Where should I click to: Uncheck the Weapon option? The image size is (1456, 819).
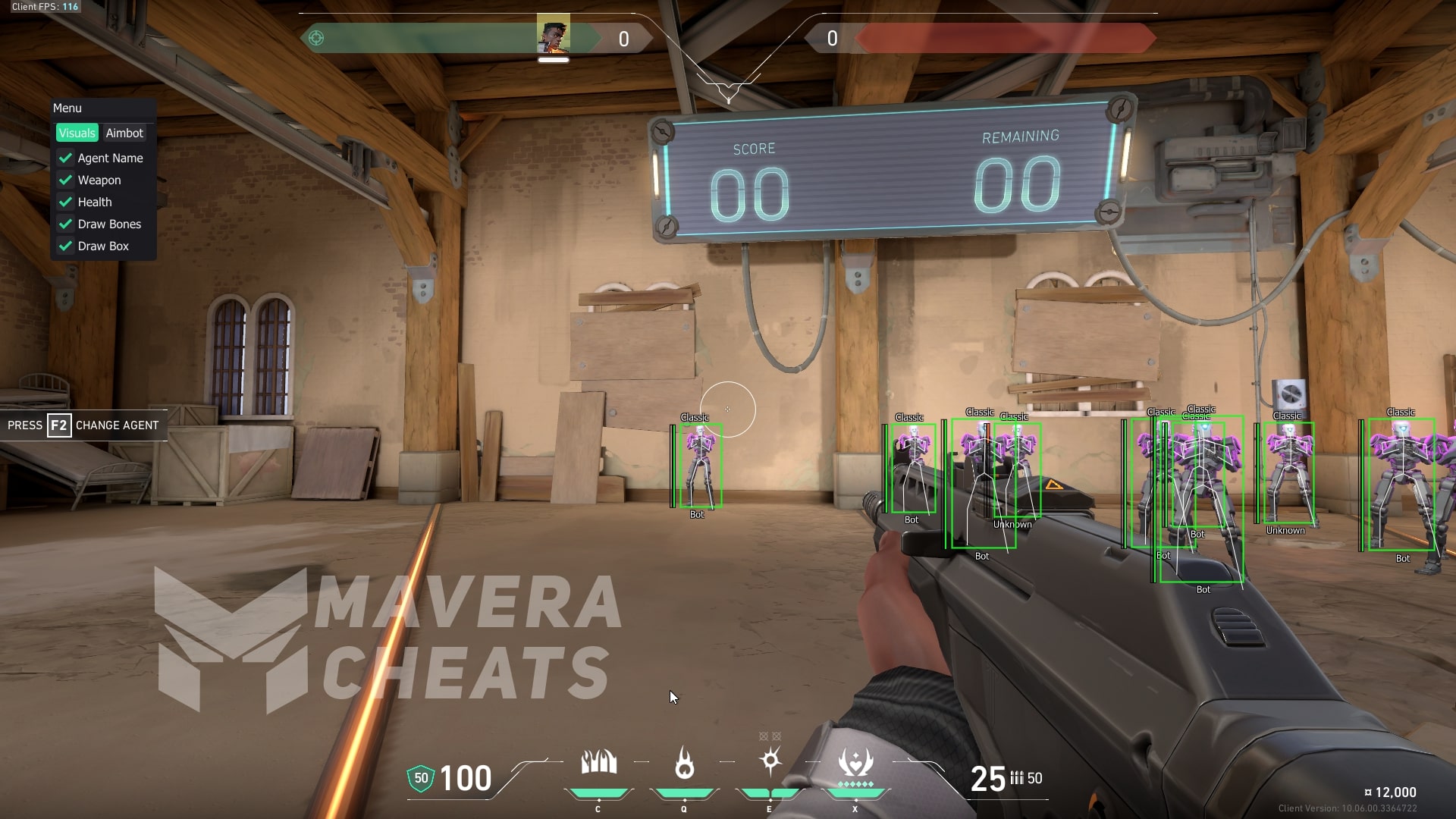coord(66,180)
